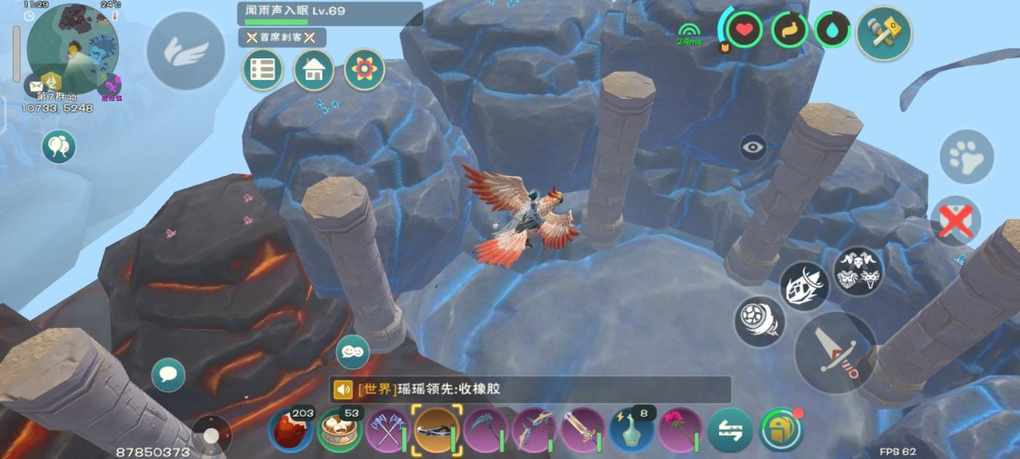
Task: Switch hotbar with the swap arrows button
Action: tap(731, 431)
